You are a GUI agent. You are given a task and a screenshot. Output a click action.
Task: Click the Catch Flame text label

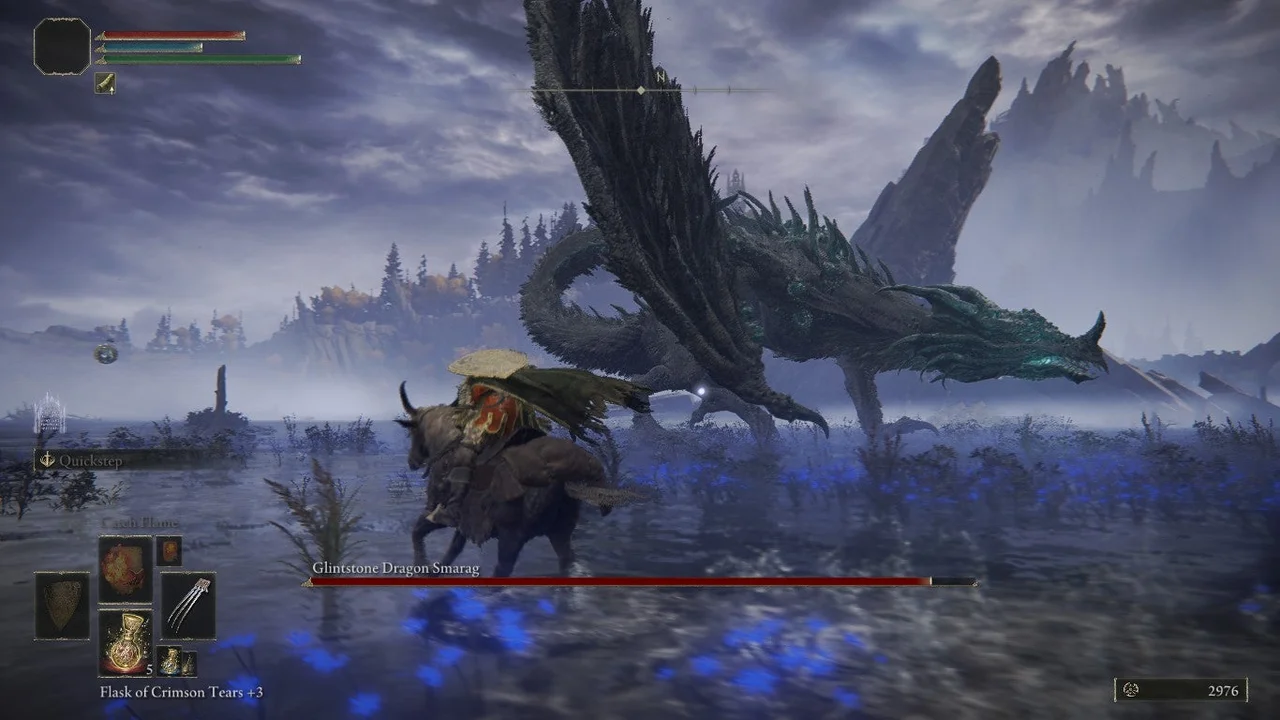click(139, 521)
